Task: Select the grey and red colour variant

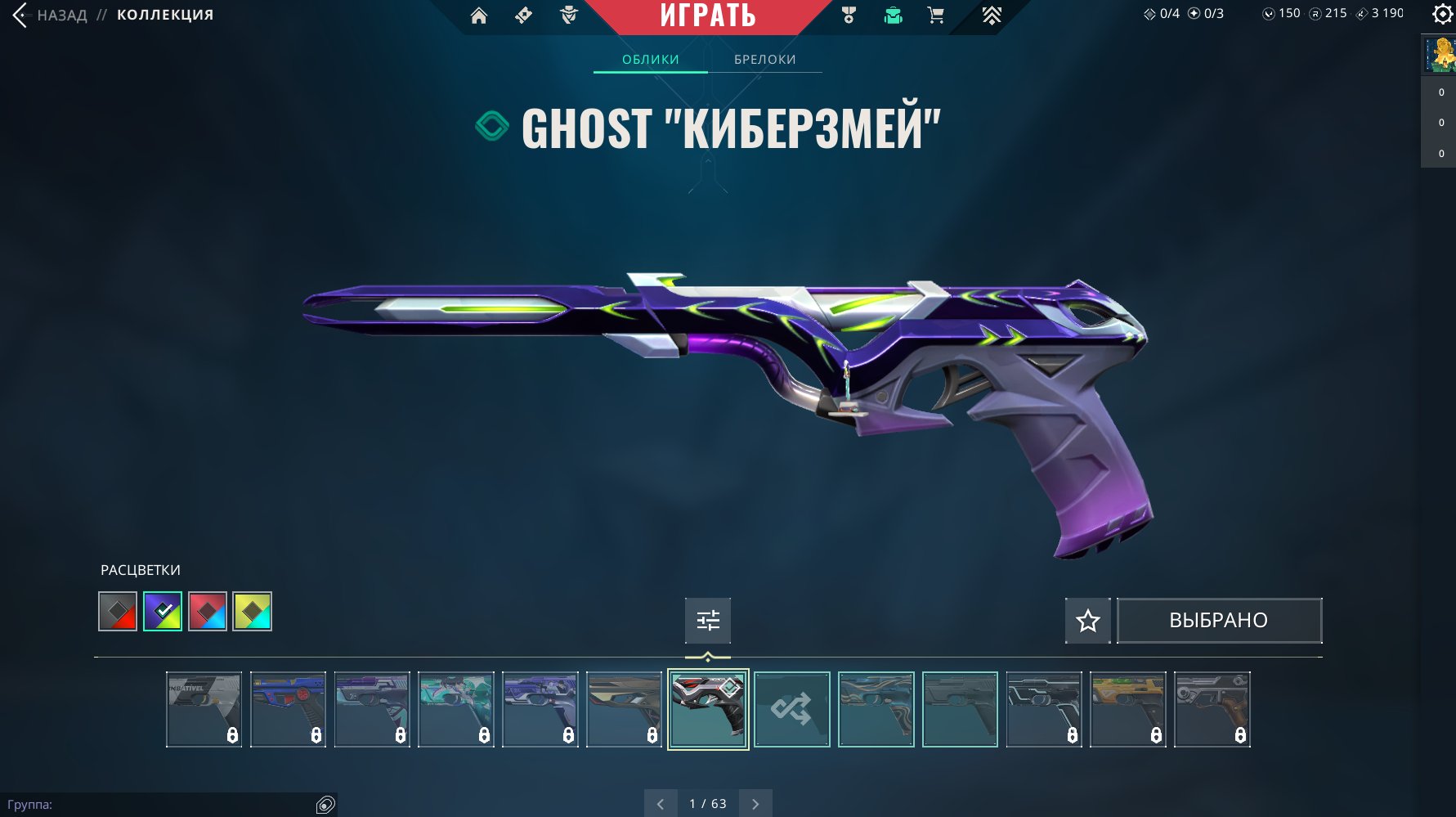Action: coord(118,612)
